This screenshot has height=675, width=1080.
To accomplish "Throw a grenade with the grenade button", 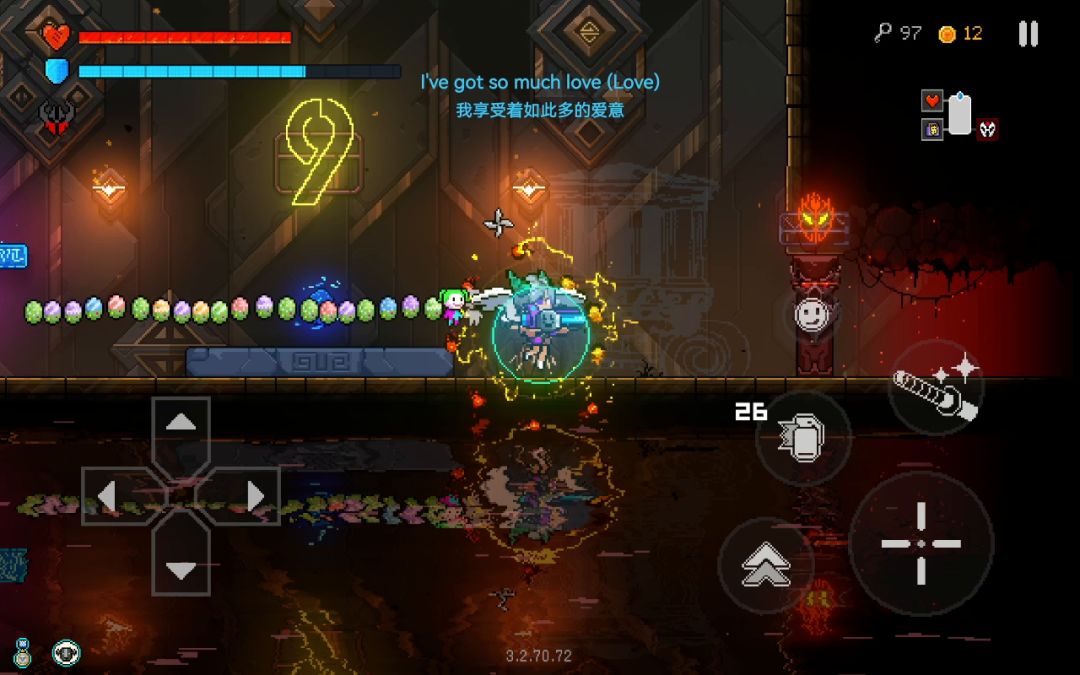I will coord(803,438).
